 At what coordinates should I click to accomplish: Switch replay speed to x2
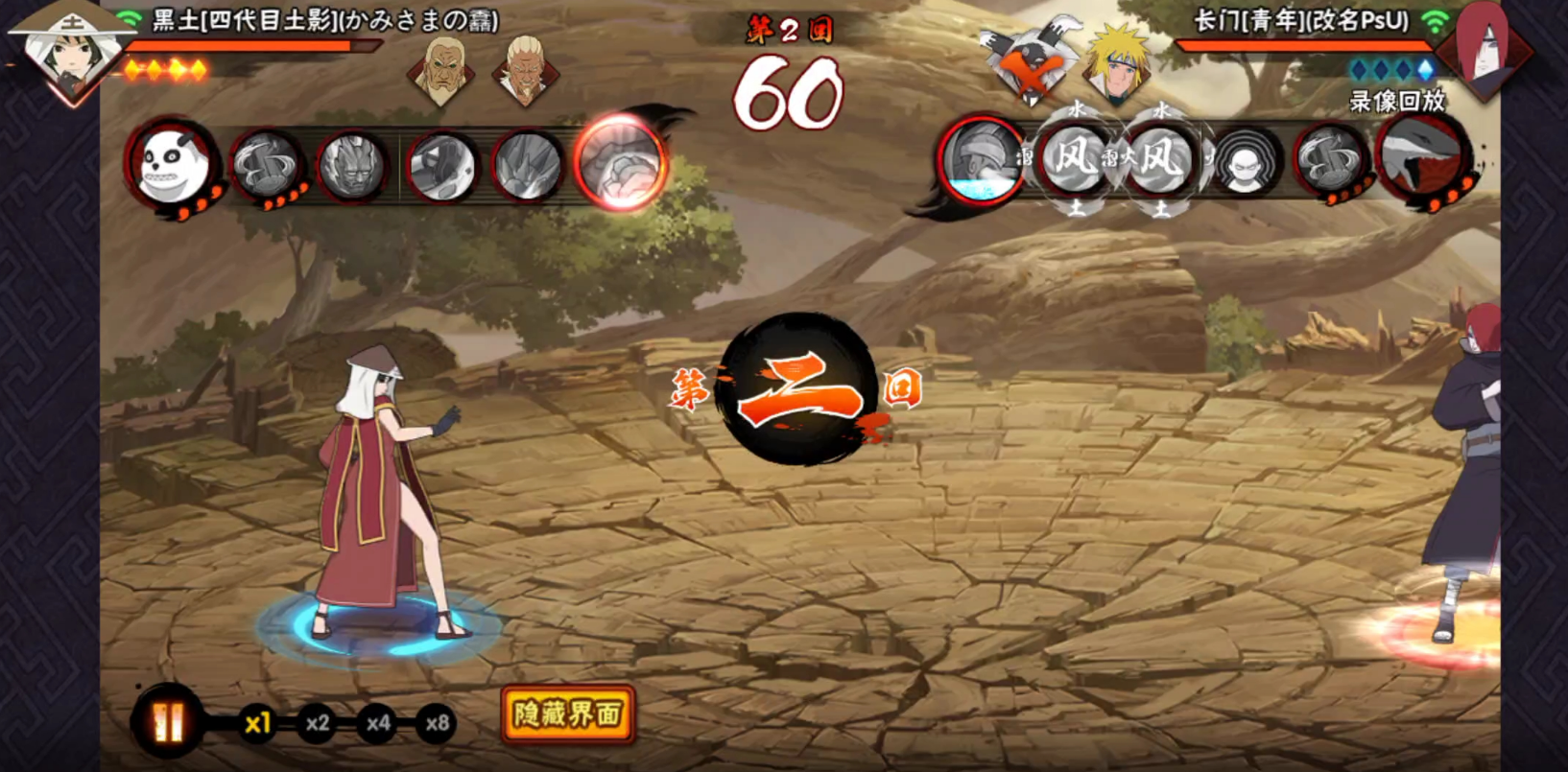click(318, 723)
